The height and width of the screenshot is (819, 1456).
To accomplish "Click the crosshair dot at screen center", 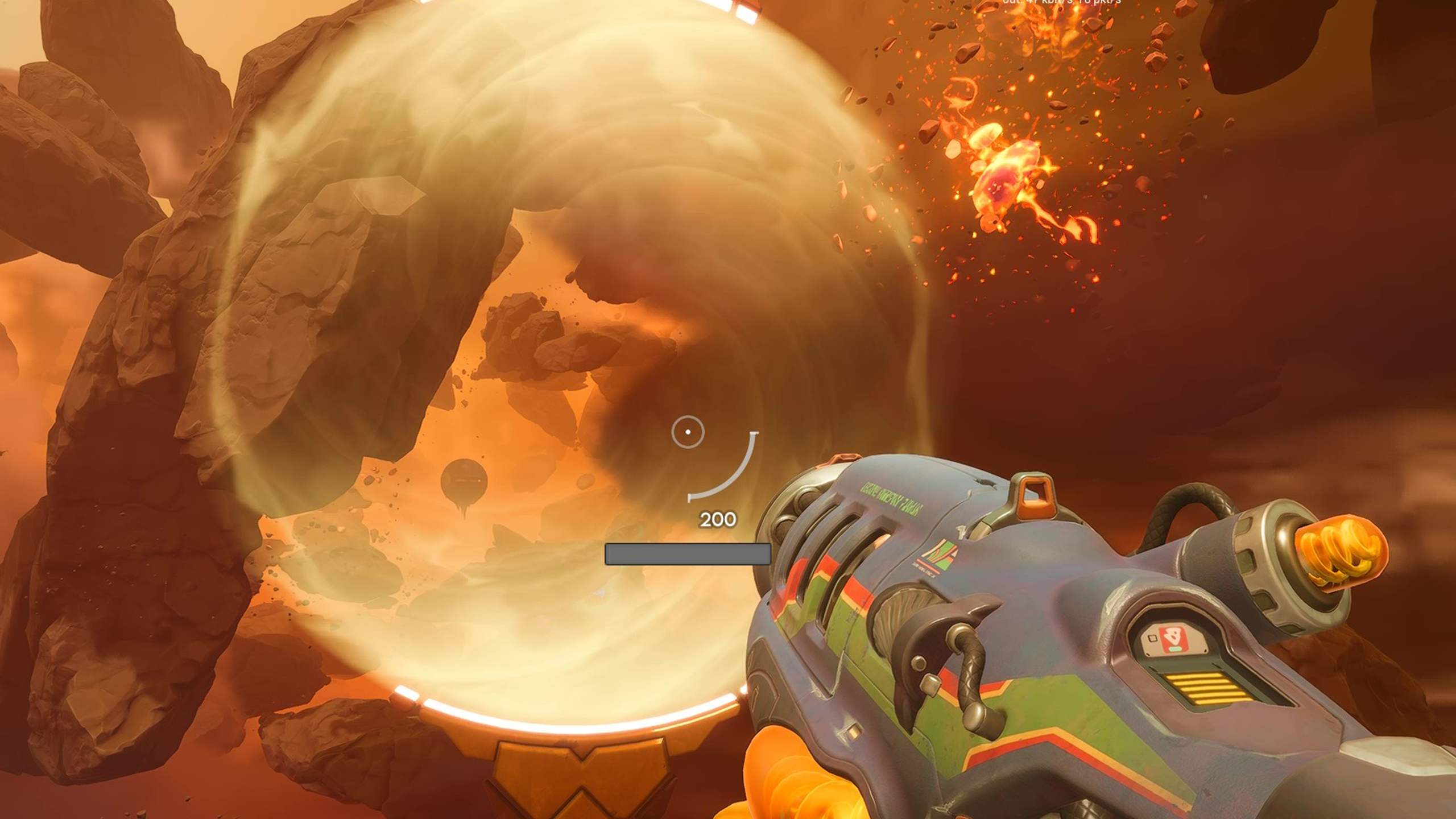I will 687,431.
